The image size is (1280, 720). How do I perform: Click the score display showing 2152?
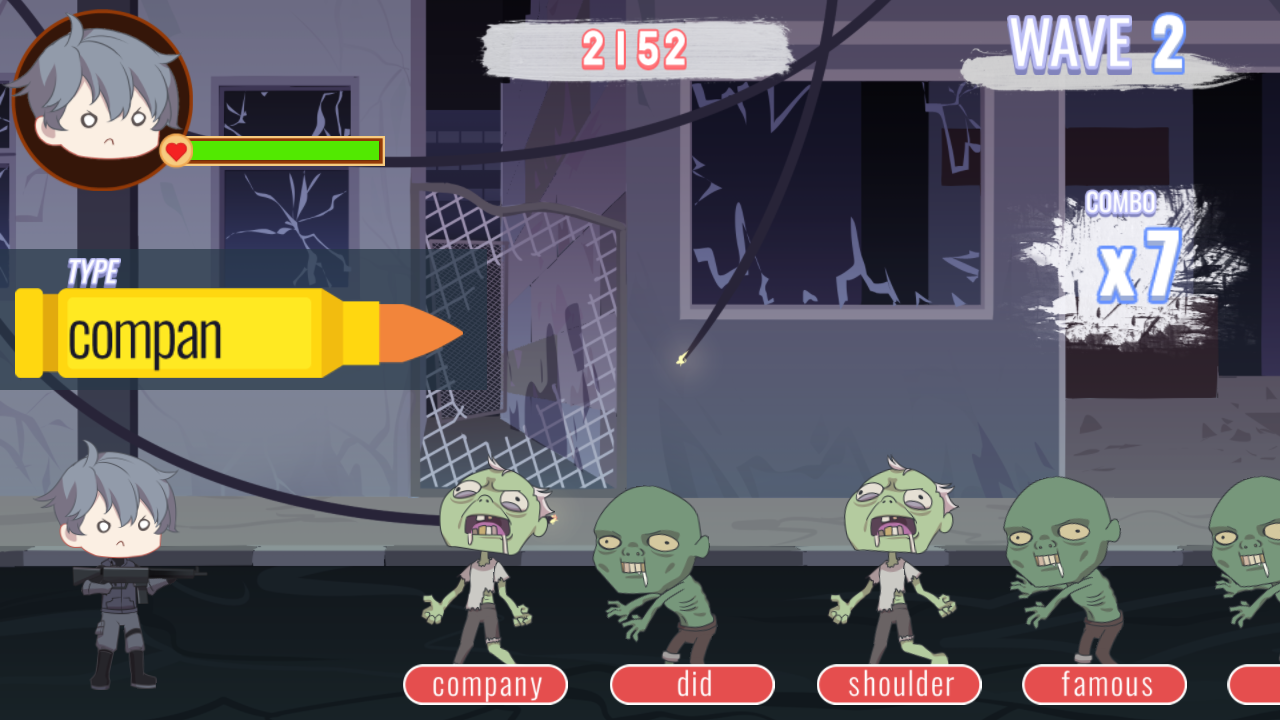(635, 48)
